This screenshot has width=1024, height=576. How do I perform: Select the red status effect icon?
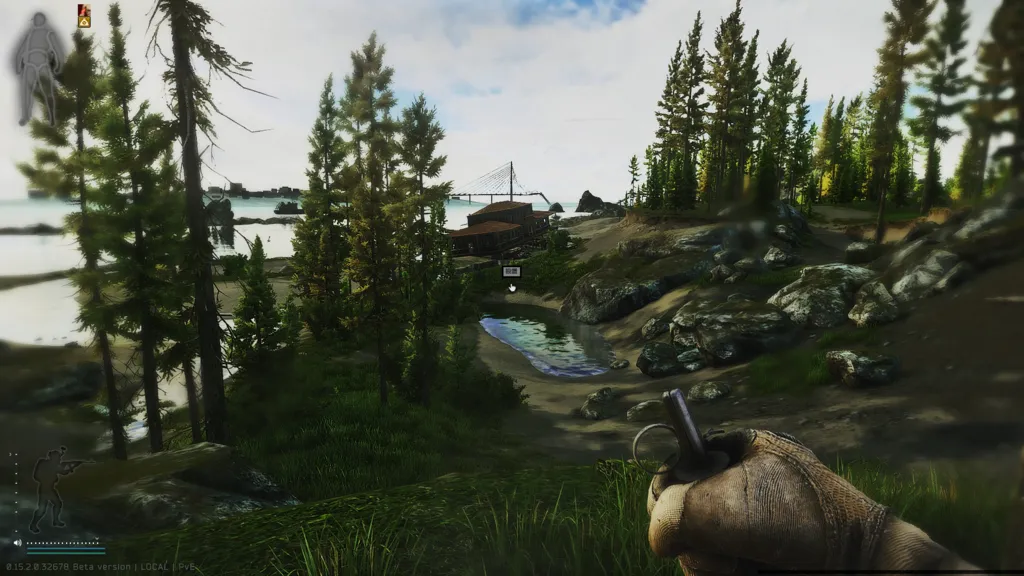84,9
